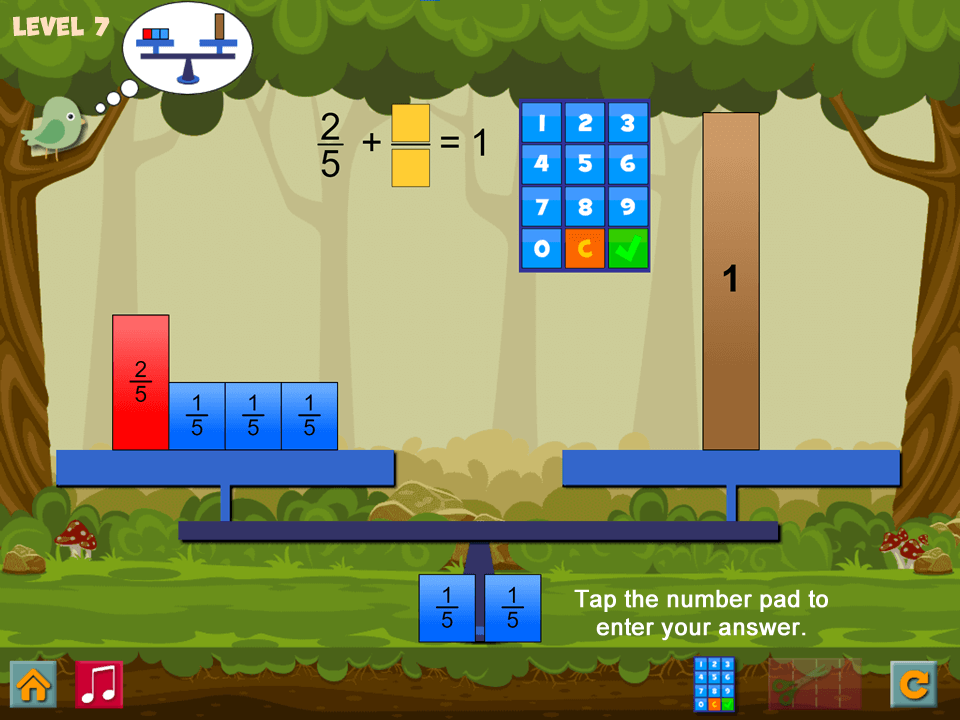The image size is (960, 720).
Task: Open the small number pad icon
Action: (714, 684)
